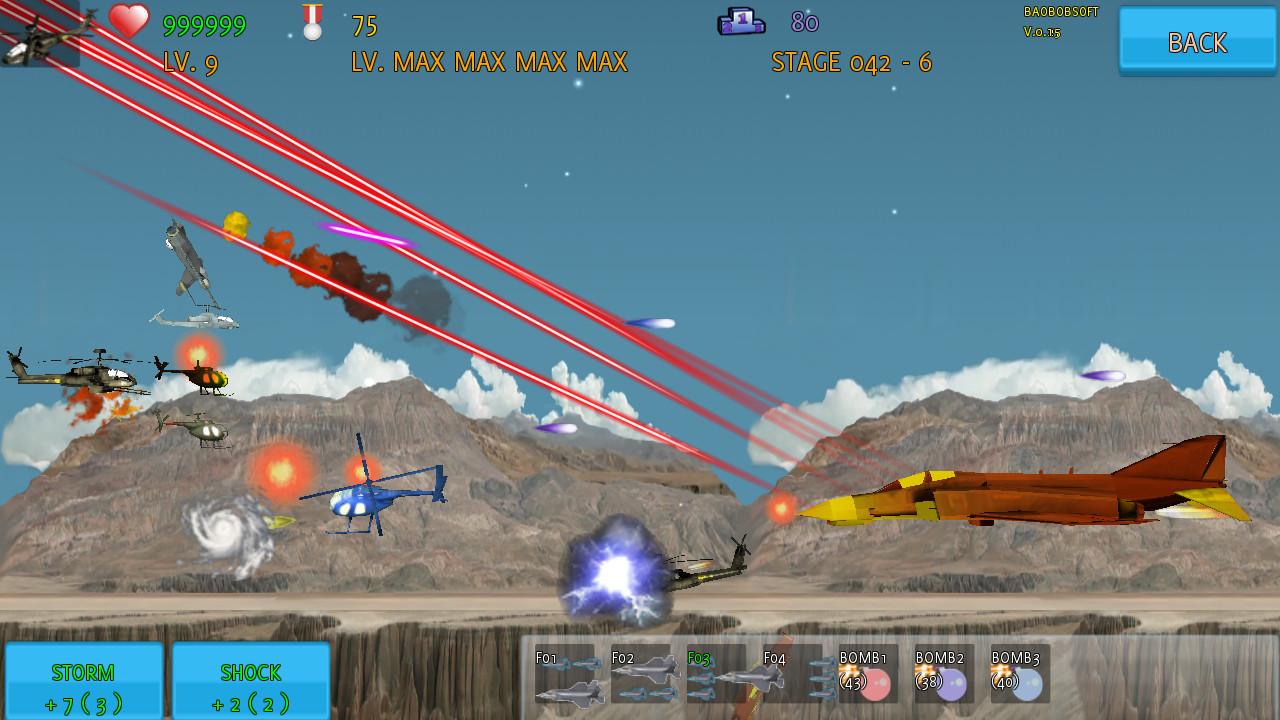
Task: Click the STAGE 042 - 6 label
Action: [x=851, y=62]
